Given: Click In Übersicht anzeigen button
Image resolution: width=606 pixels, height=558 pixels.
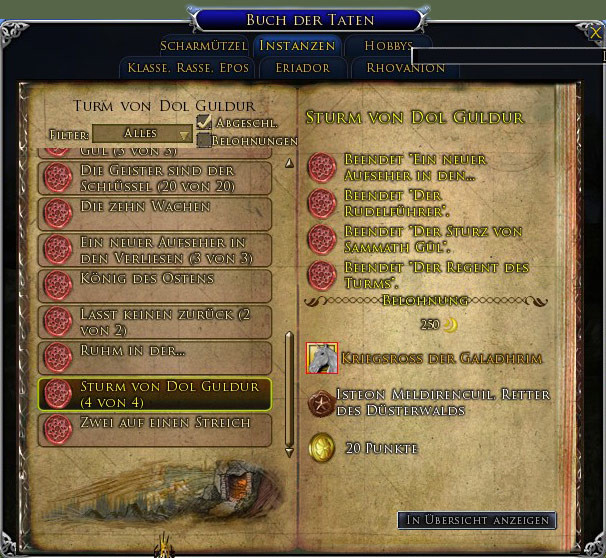Looking at the screenshot, I should (476, 520).
